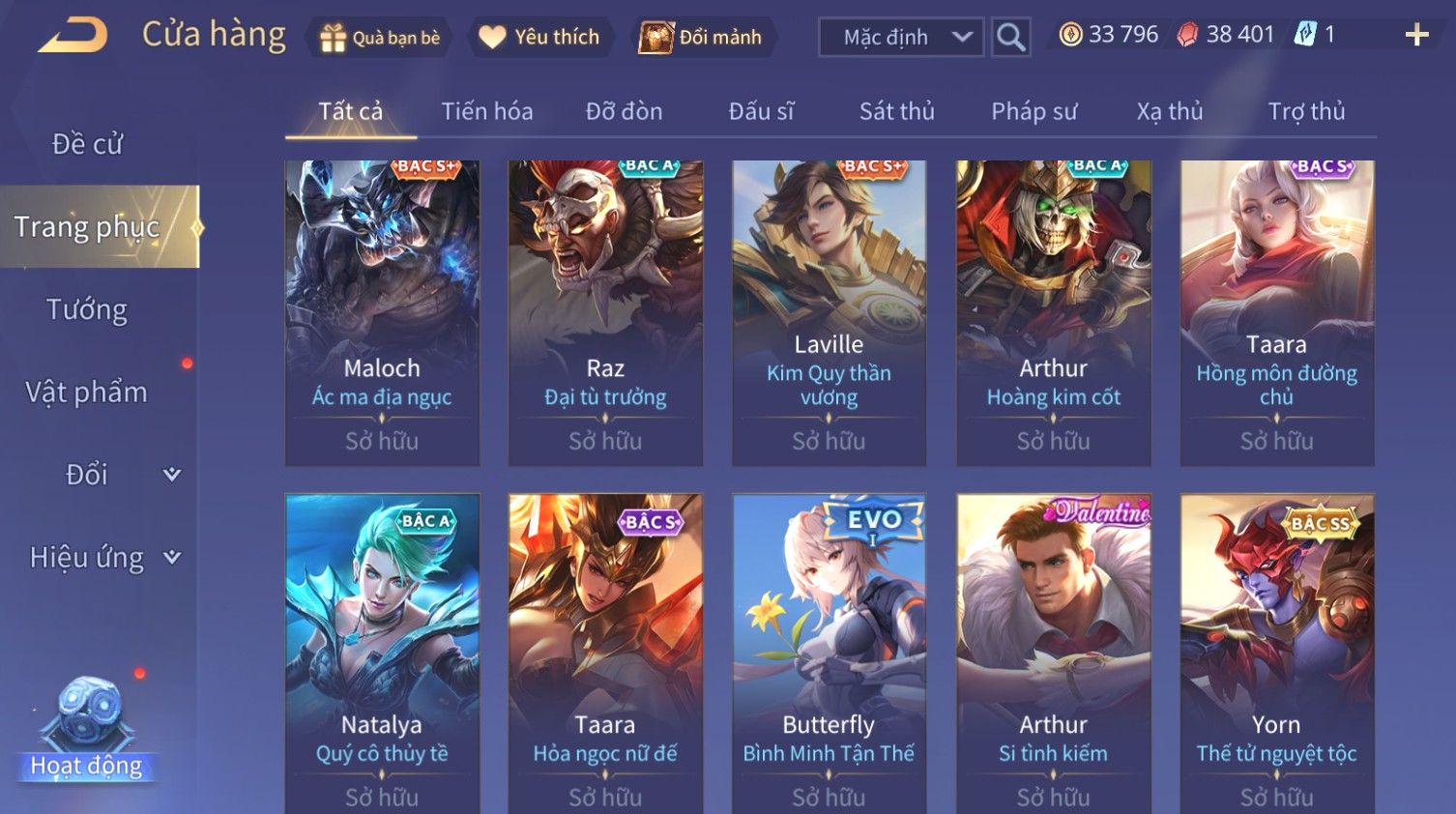Open the Đề cử shop section

(x=87, y=144)
